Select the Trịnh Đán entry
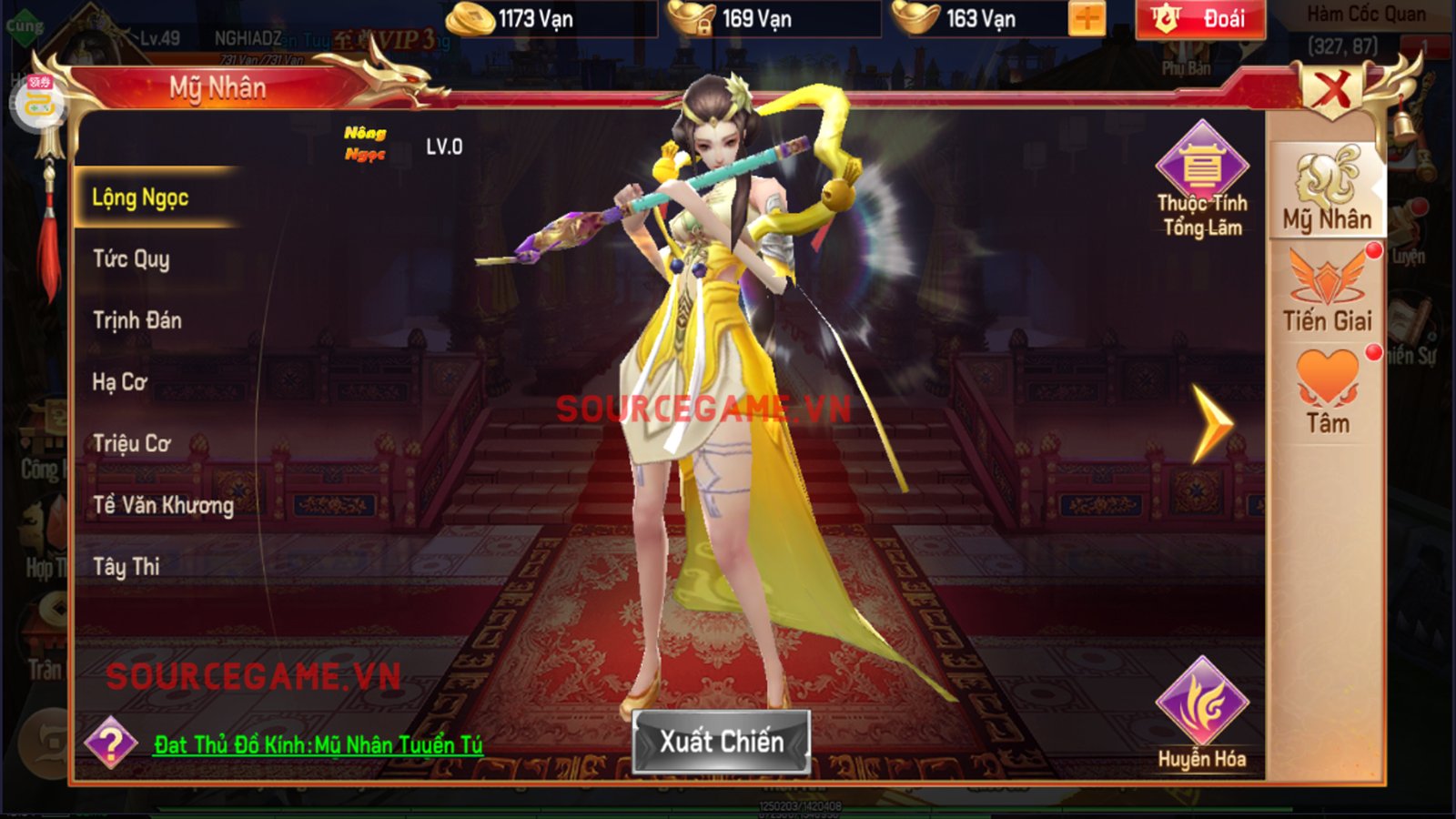The image size is (1456, 819). 137,320
